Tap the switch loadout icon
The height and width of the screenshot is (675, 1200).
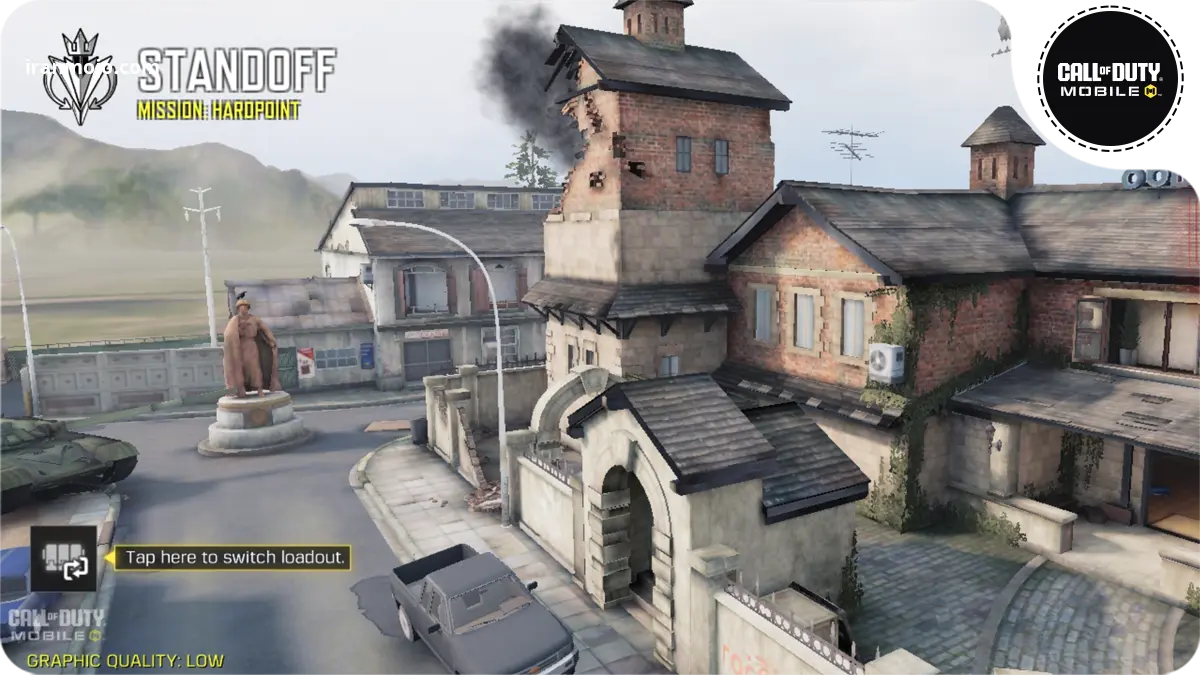coord(64,559)
